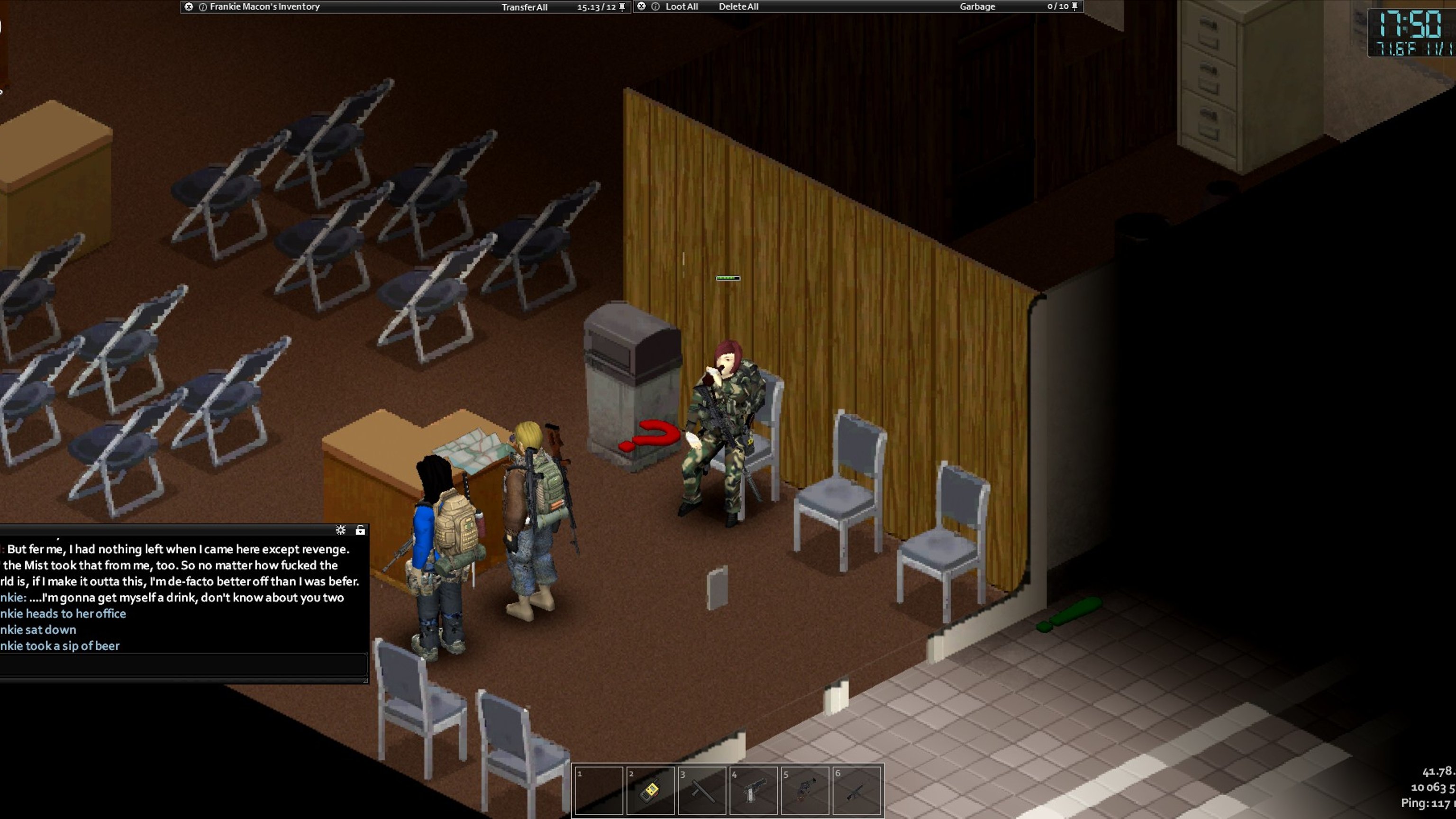The width and height of the screenshot is (1456, 819).
Task: Toggle the chat window lock icon
Action: [x=360, y=529]
